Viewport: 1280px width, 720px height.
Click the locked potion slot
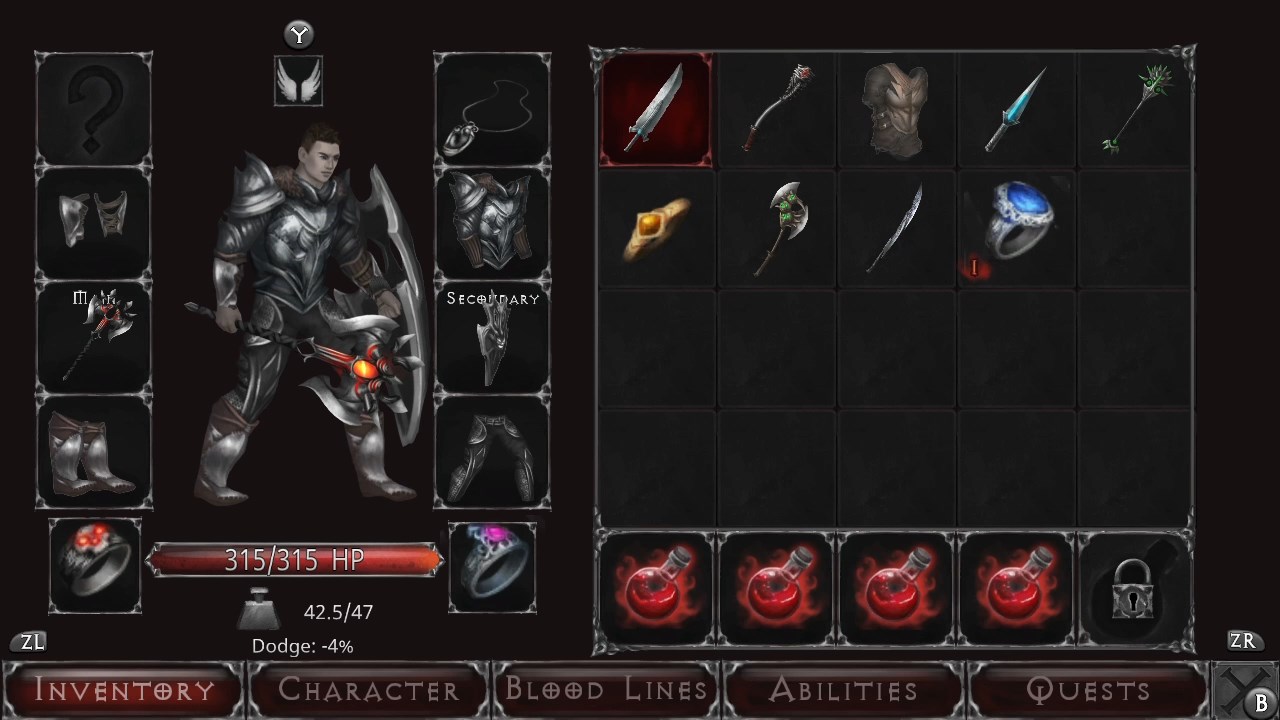point(1136,587)
